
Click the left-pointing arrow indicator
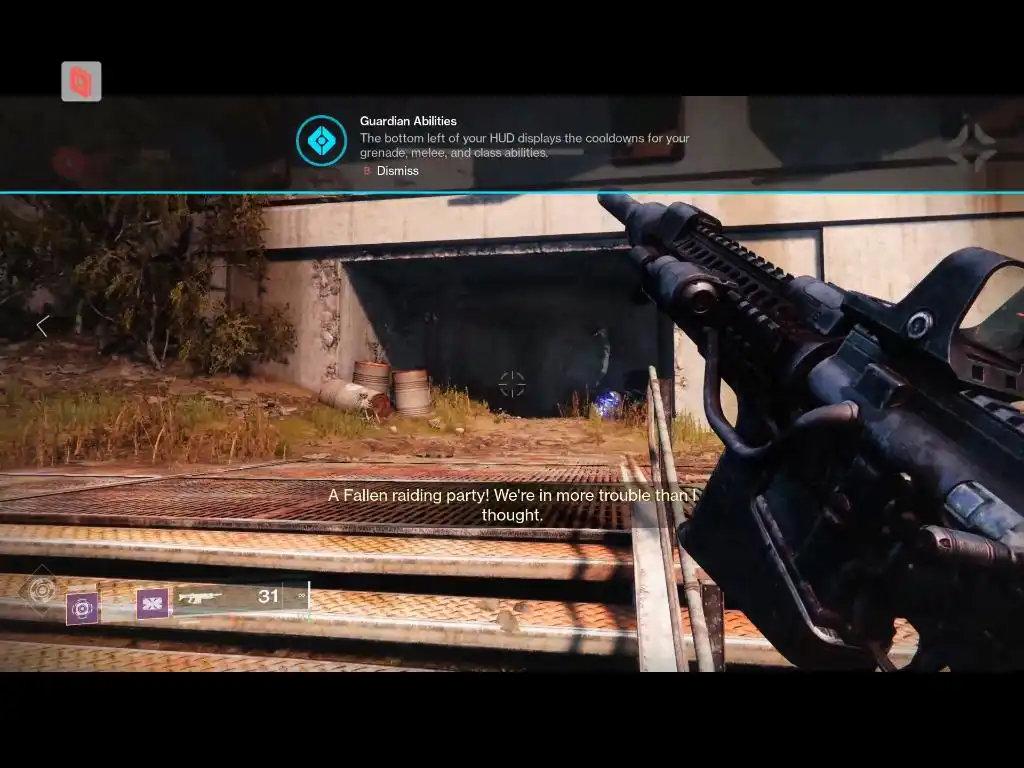tap(42, 326)
